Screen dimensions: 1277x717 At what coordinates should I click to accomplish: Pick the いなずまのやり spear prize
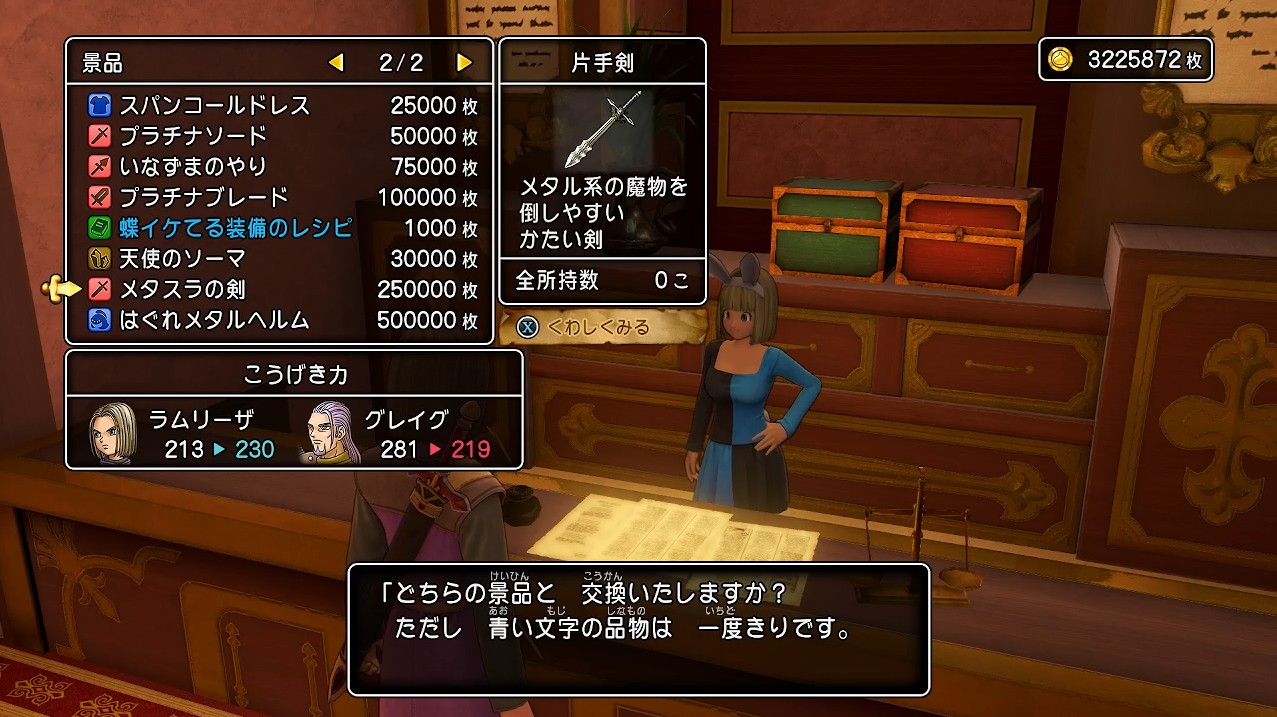[x=193, y=166]
